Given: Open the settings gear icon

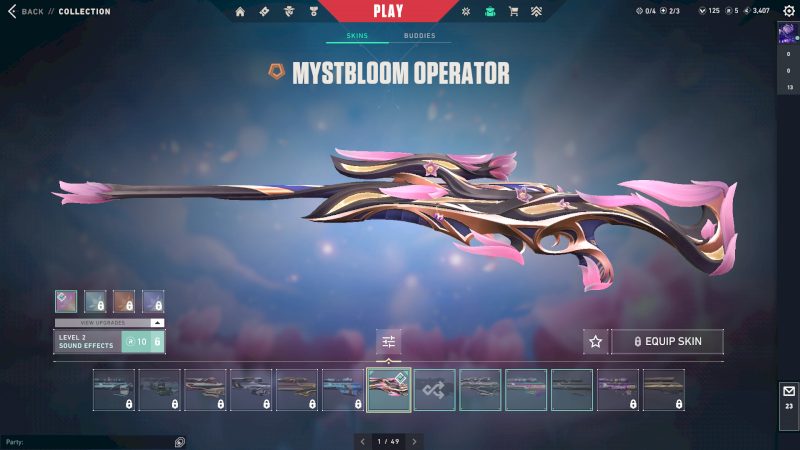Looking at the screenshot, I should [x=788, y=11].
